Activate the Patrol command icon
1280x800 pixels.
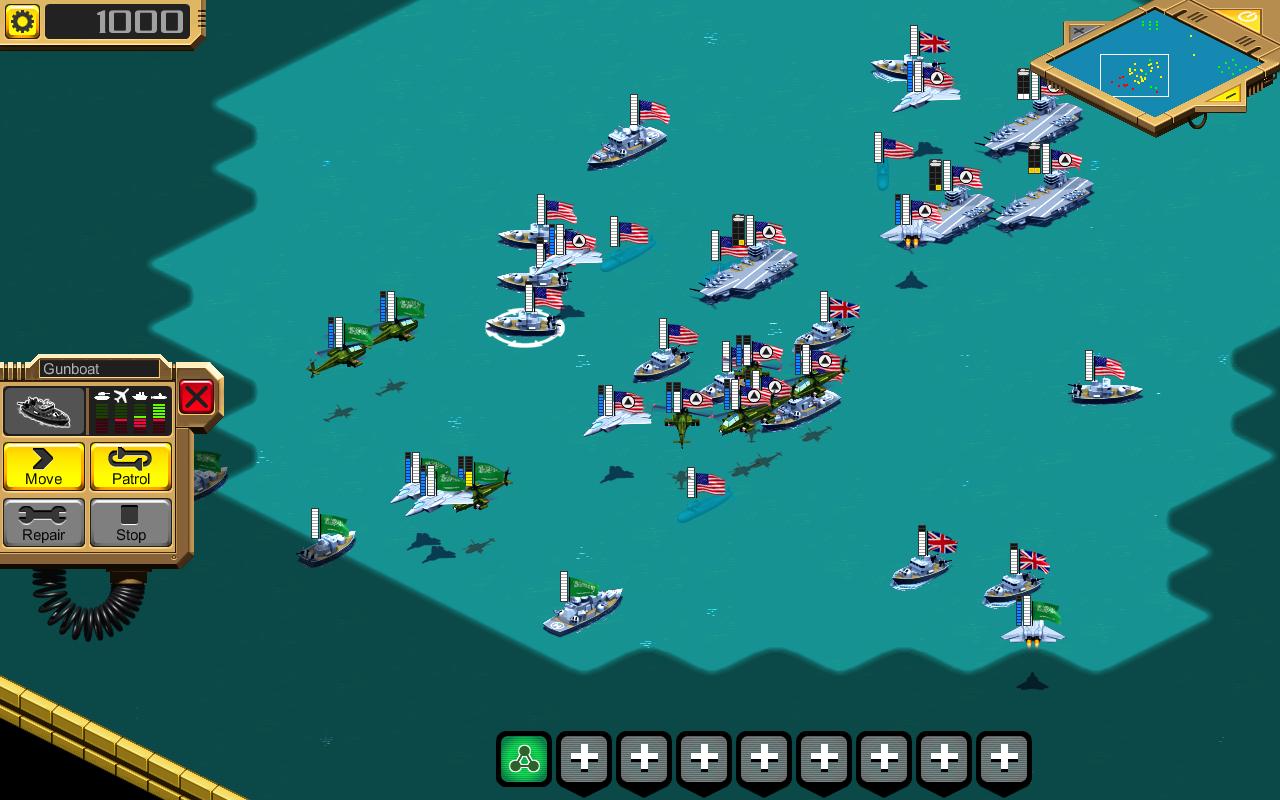click(x=131, y=466)
